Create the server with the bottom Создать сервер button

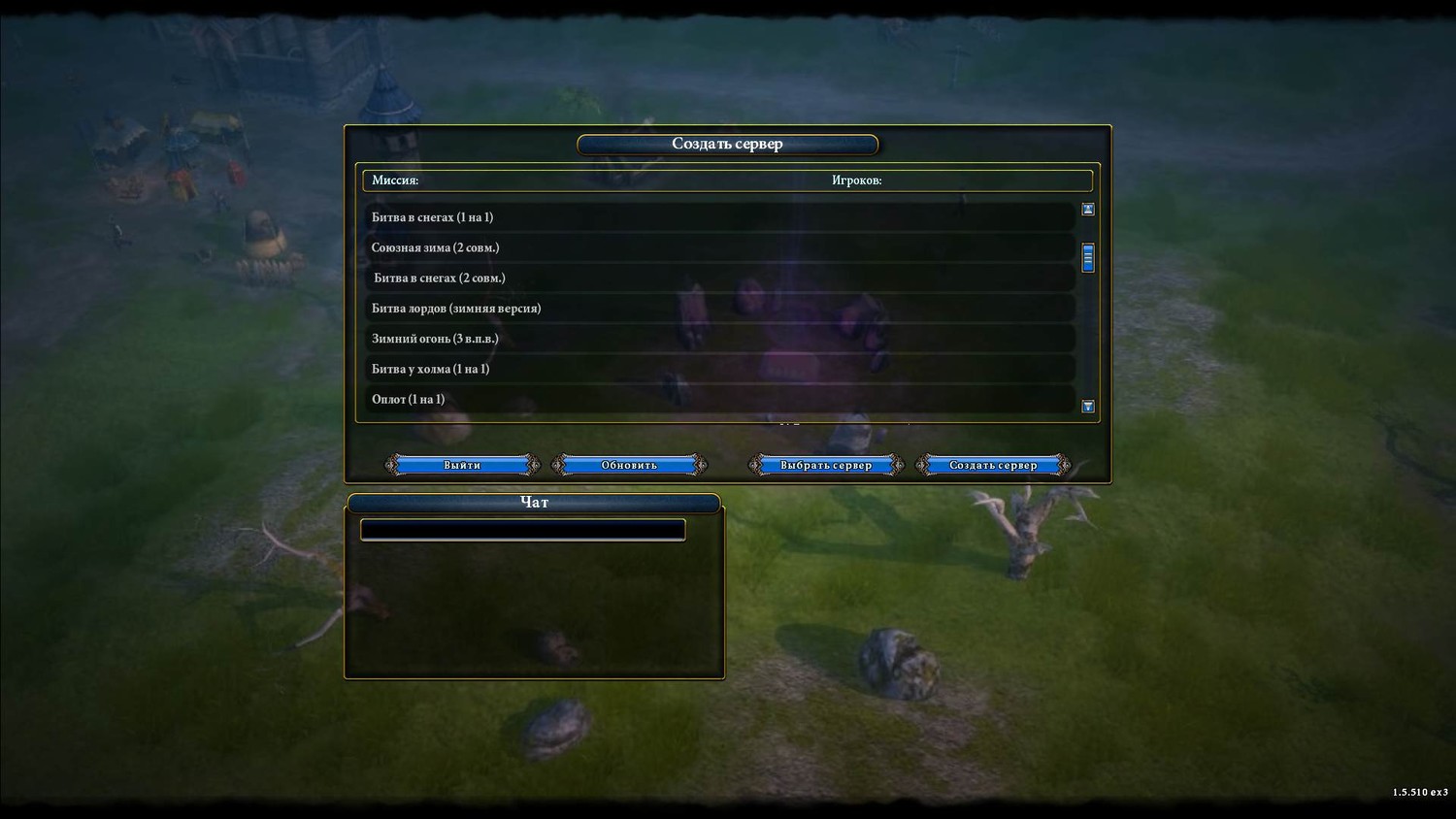pyautogui.click(x=993, y=466)
